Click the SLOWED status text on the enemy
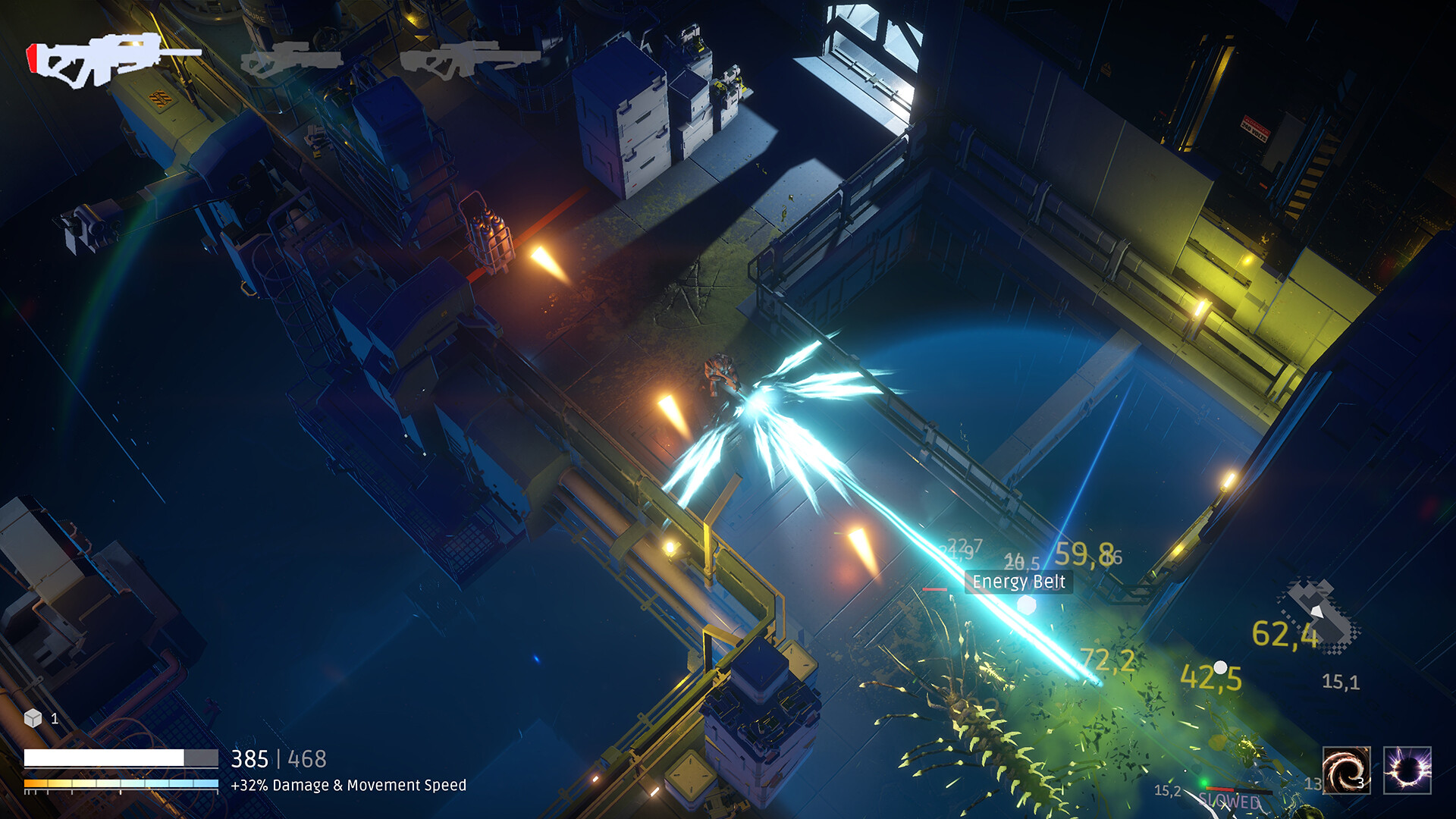Screen dimensions: 1456x819 point(1228,802)
